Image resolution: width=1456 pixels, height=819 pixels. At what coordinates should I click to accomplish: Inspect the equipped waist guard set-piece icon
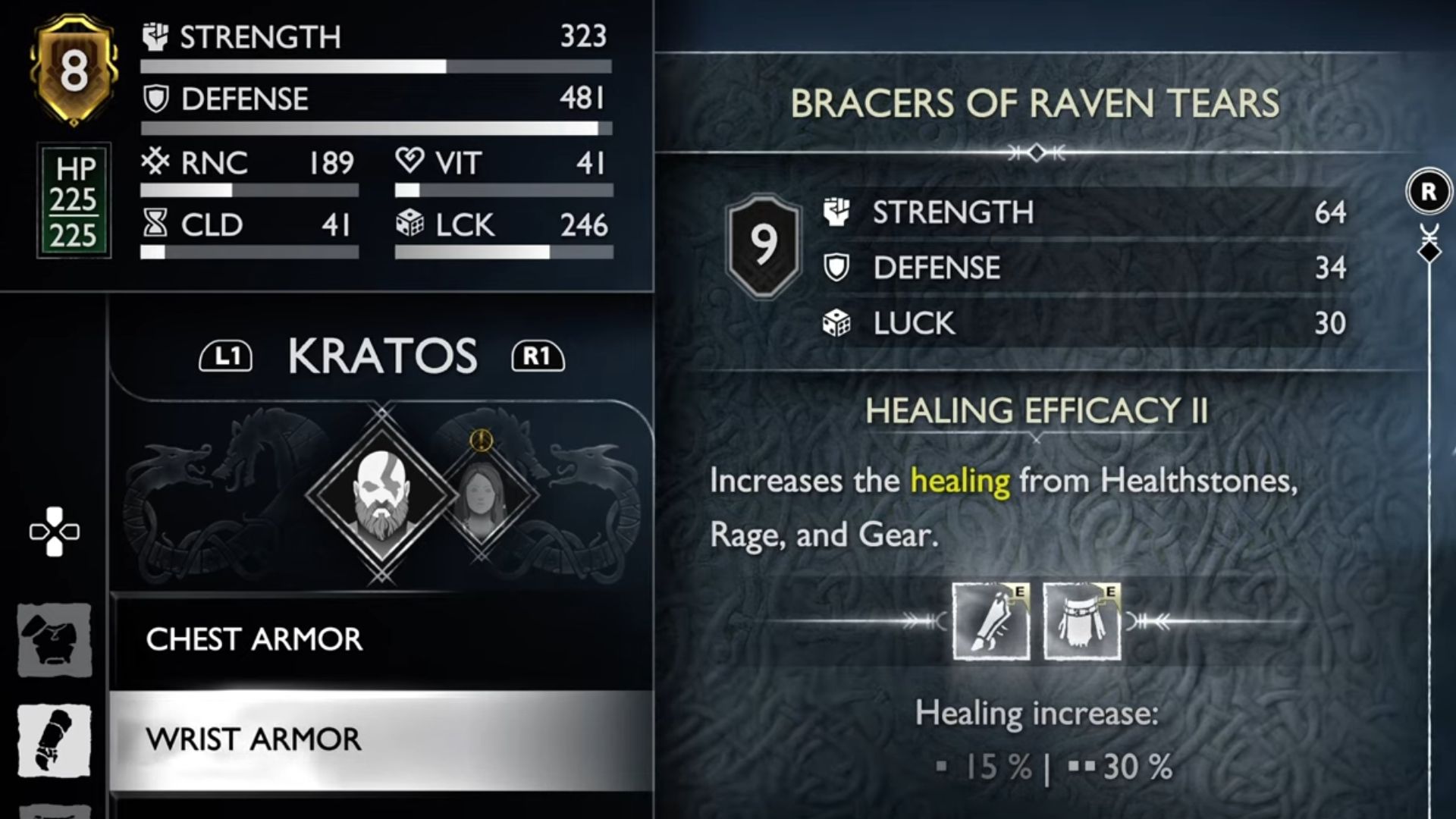pyautogui.click(x=1081, y=621)
